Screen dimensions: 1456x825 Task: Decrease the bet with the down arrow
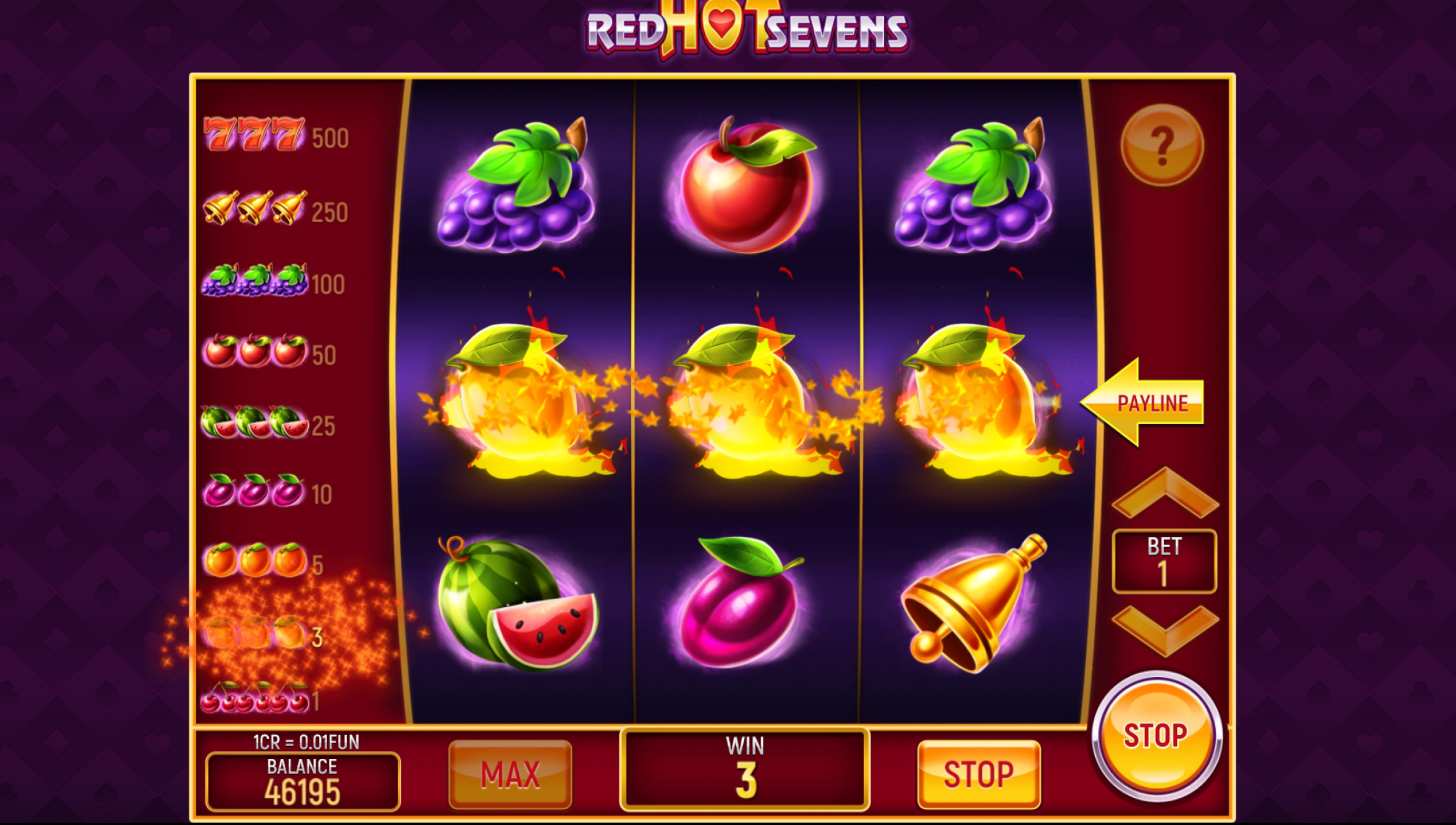(x=1165, y=631)
